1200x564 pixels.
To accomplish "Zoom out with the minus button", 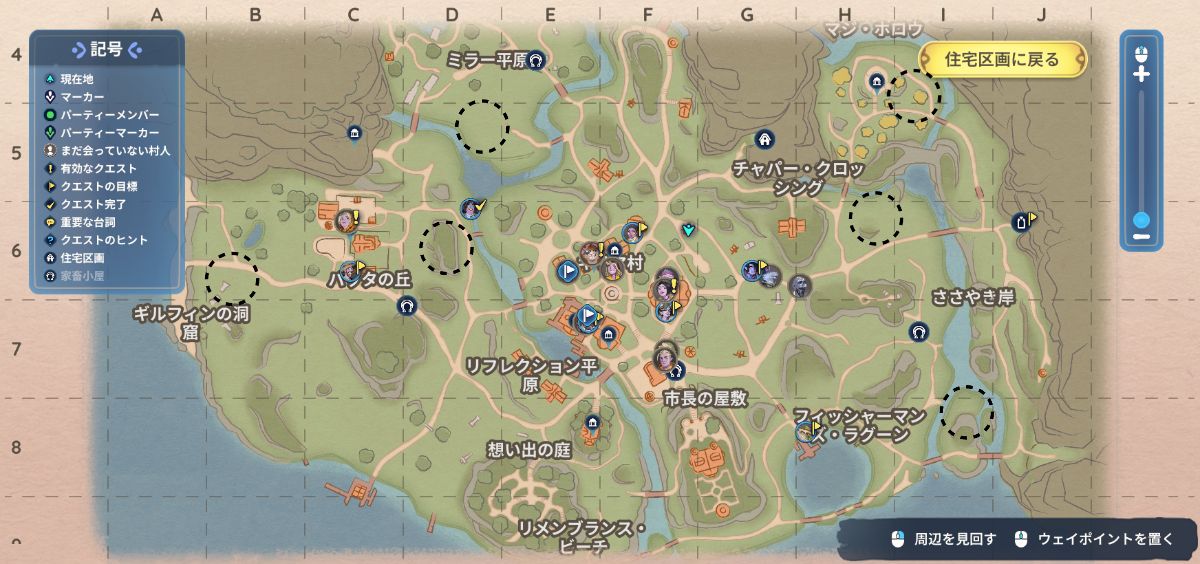I will pos(1141,238).
